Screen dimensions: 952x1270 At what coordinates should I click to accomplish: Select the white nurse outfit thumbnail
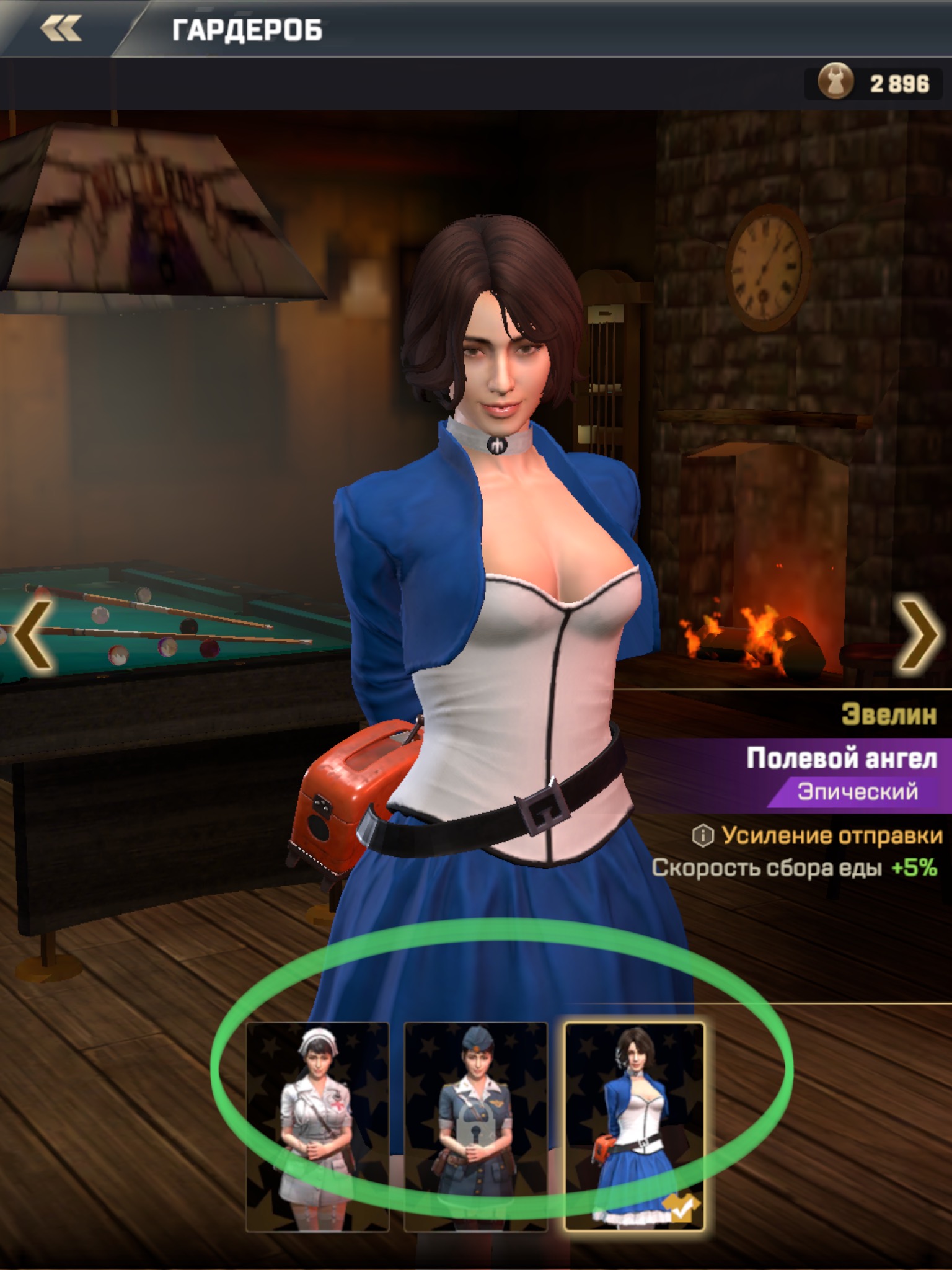pos(317,1126)
